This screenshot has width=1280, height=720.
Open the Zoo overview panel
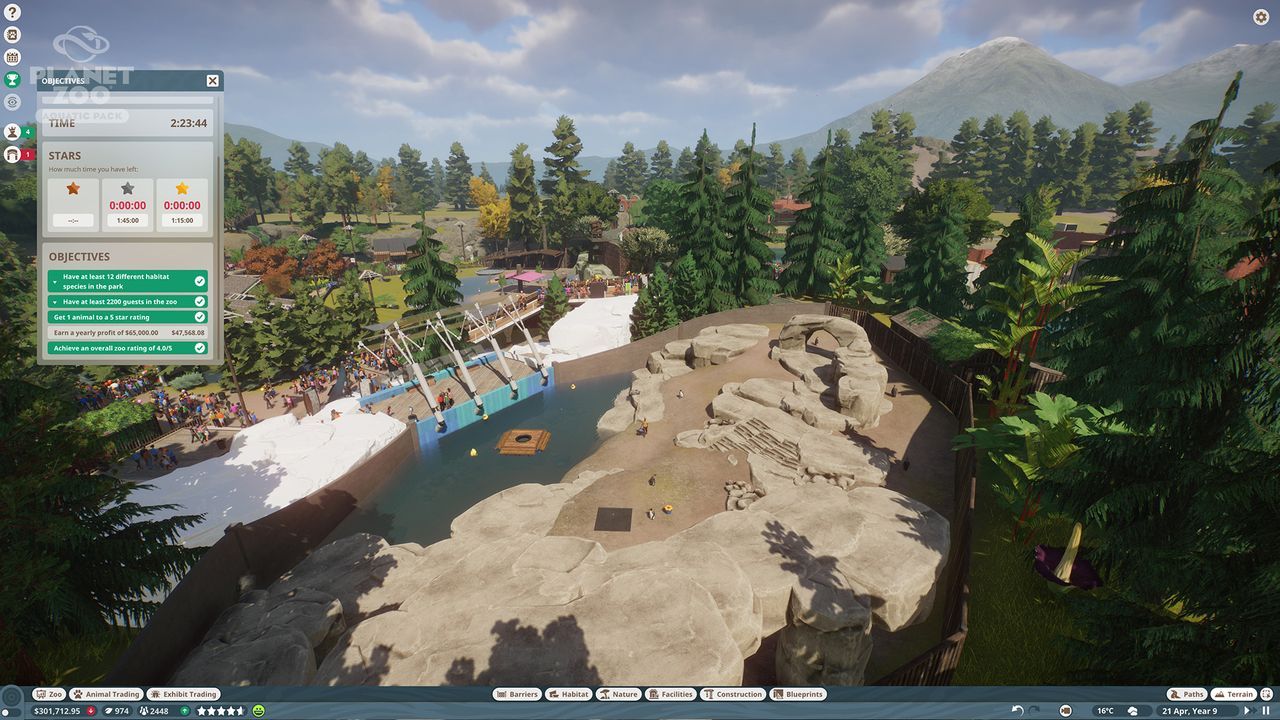pyautogui.click(x=49, y=694)
